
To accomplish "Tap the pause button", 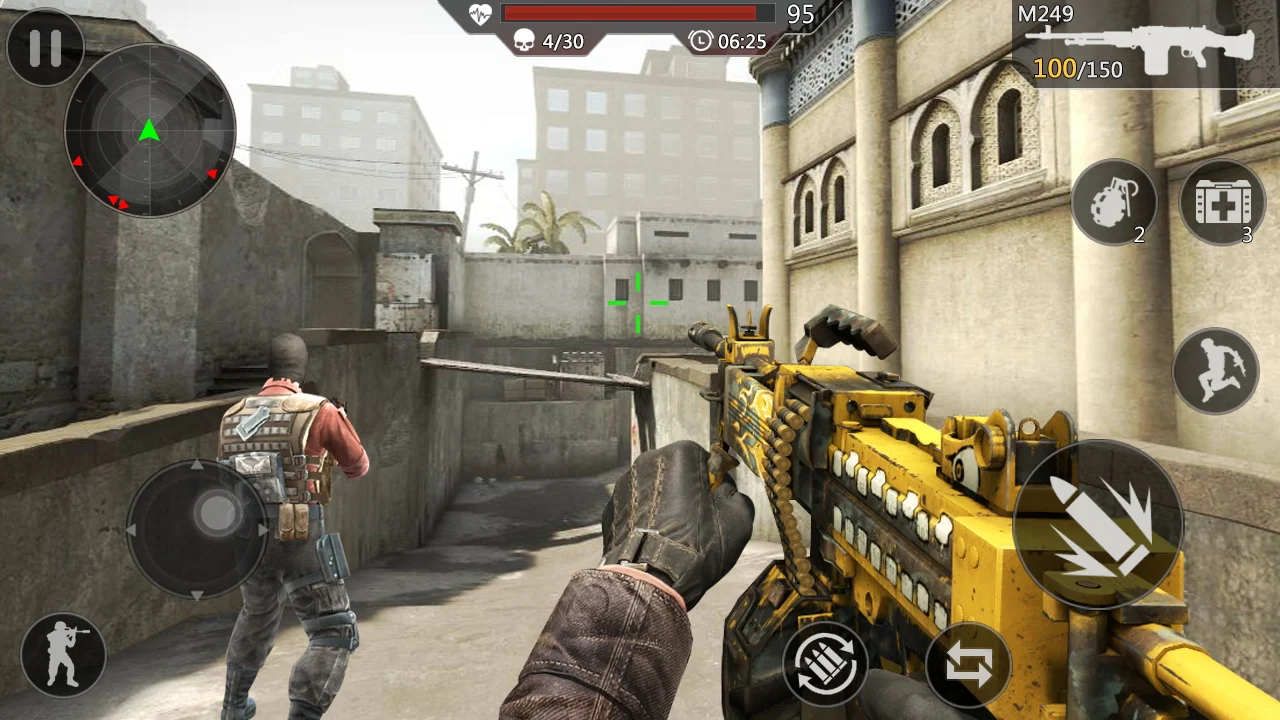I will click(x=45, y=47).
